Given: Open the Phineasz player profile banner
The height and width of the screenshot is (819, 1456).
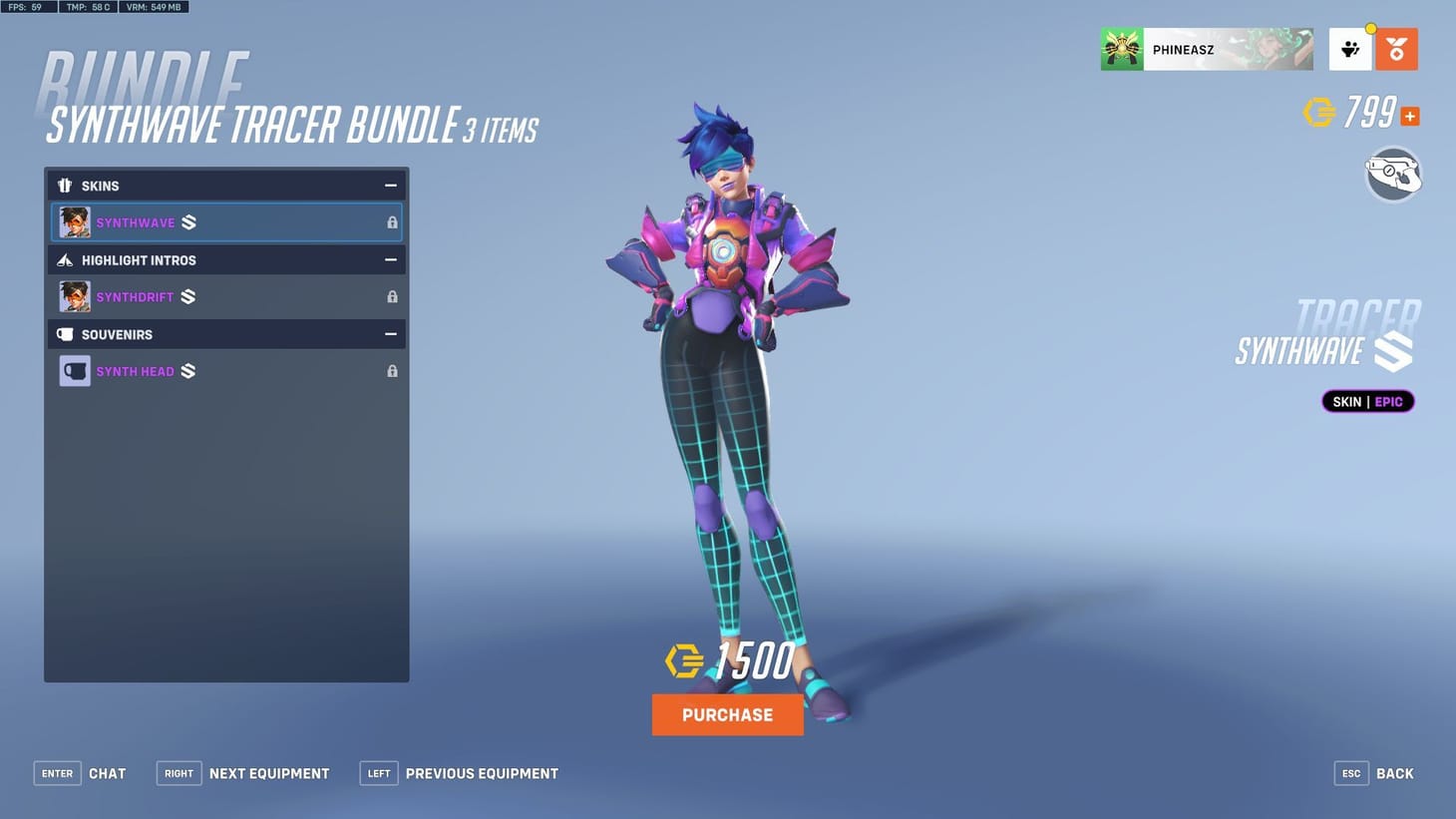Looking at the screenshot, I should click(1207, 48).
